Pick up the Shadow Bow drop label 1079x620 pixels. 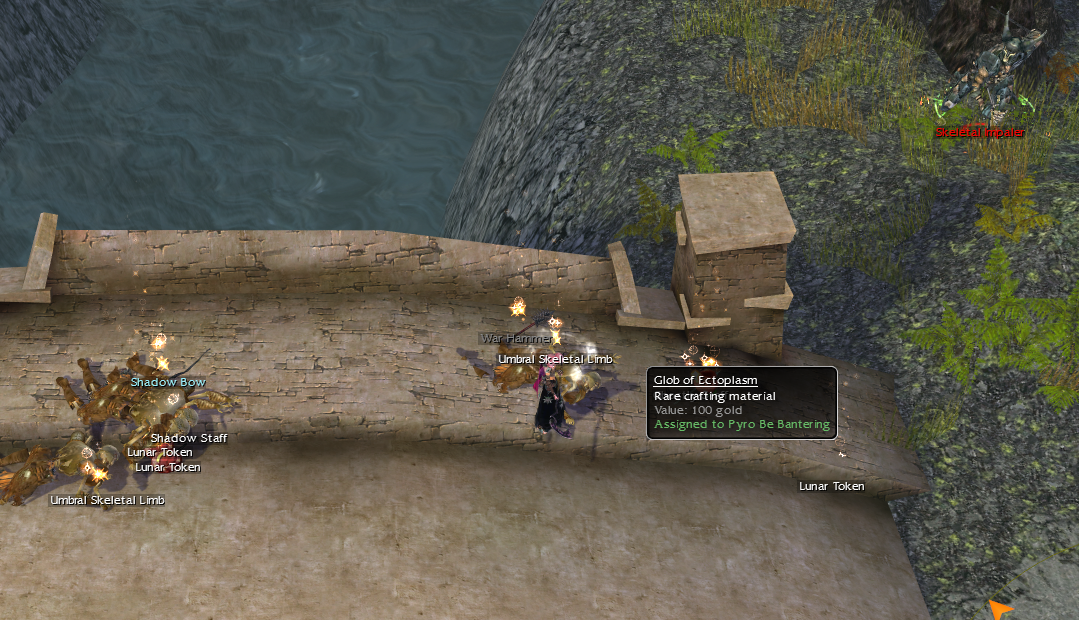click(168, 382)
